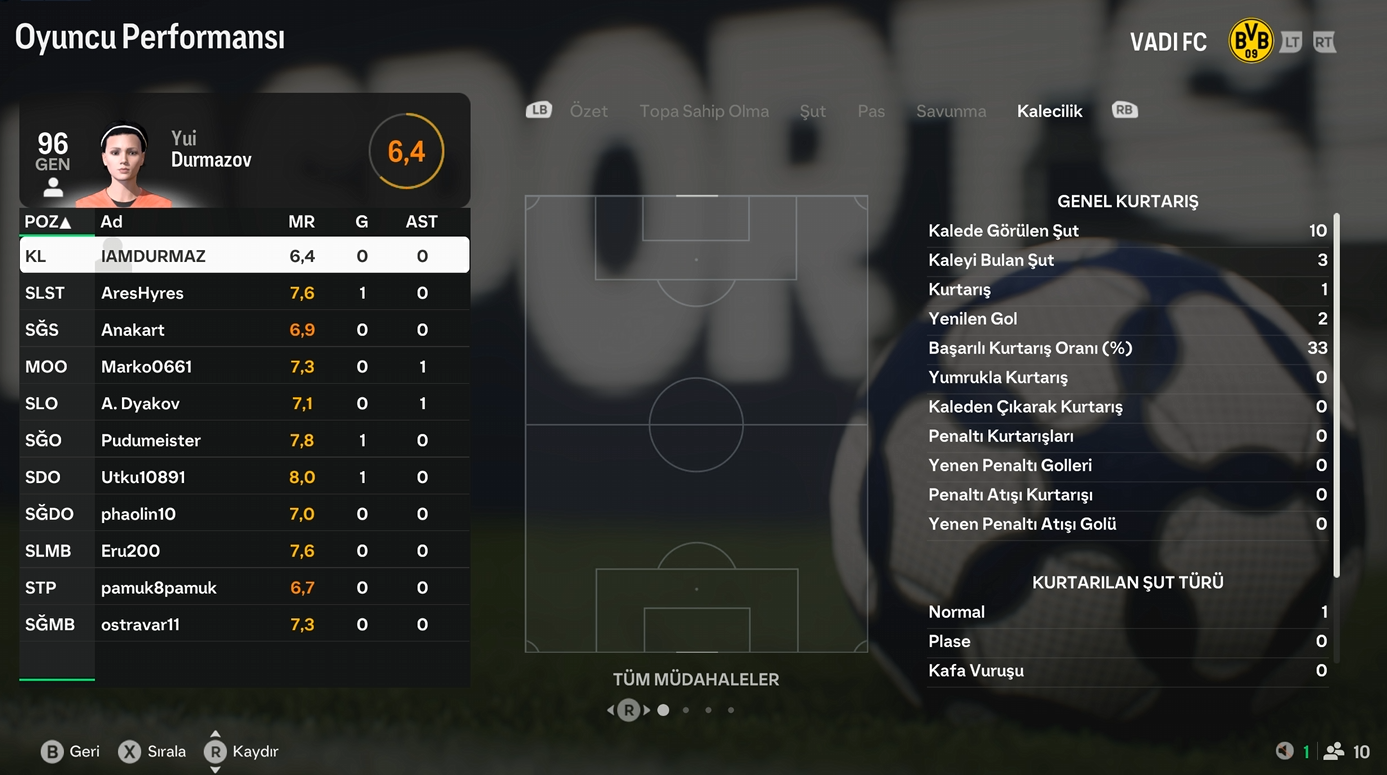Open the Topa Sahip Olma tab

pos(704,111)
